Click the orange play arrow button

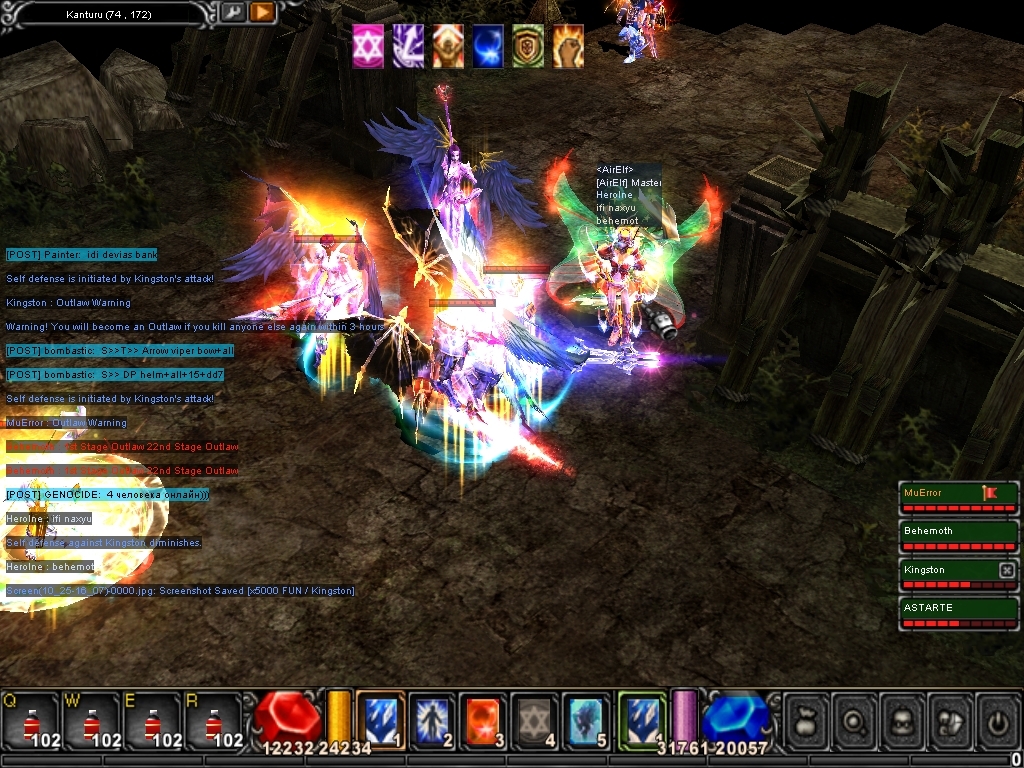pos(262,13)
